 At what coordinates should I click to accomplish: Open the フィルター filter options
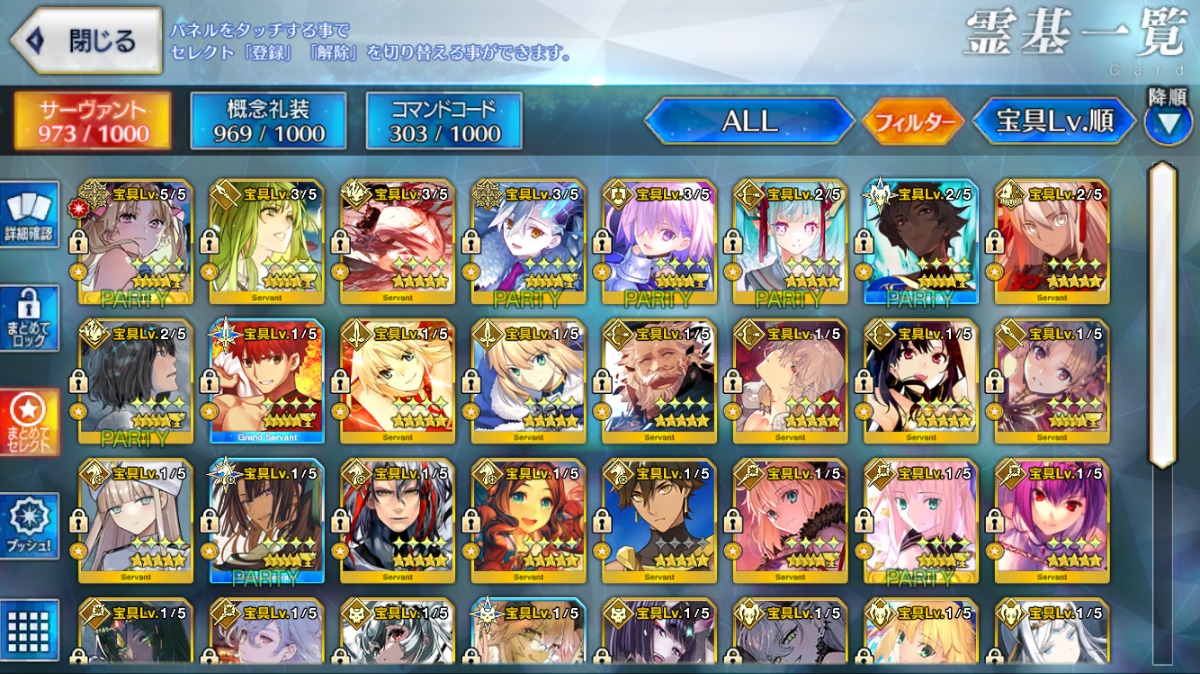pos(913,122)
